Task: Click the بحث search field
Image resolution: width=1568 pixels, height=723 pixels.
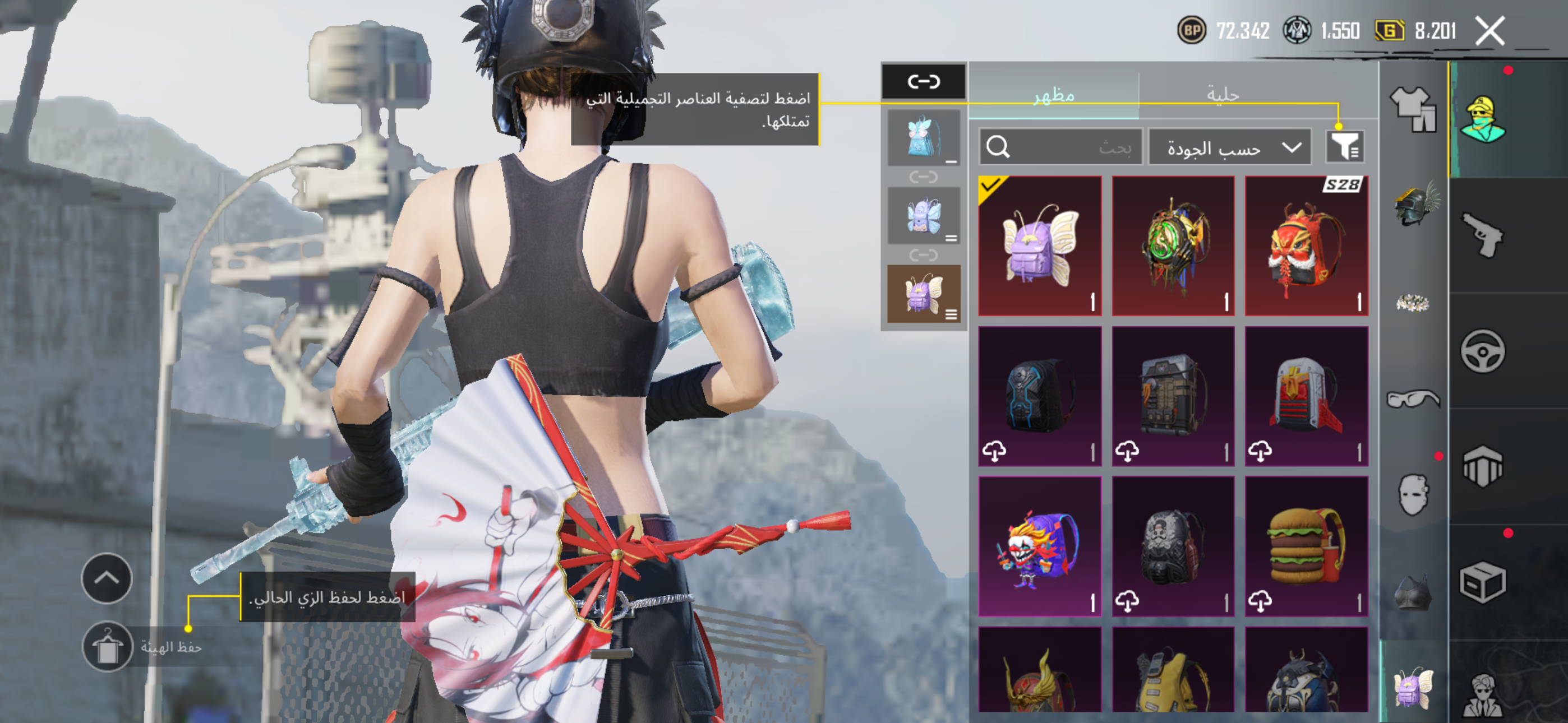Action: 1060,147
